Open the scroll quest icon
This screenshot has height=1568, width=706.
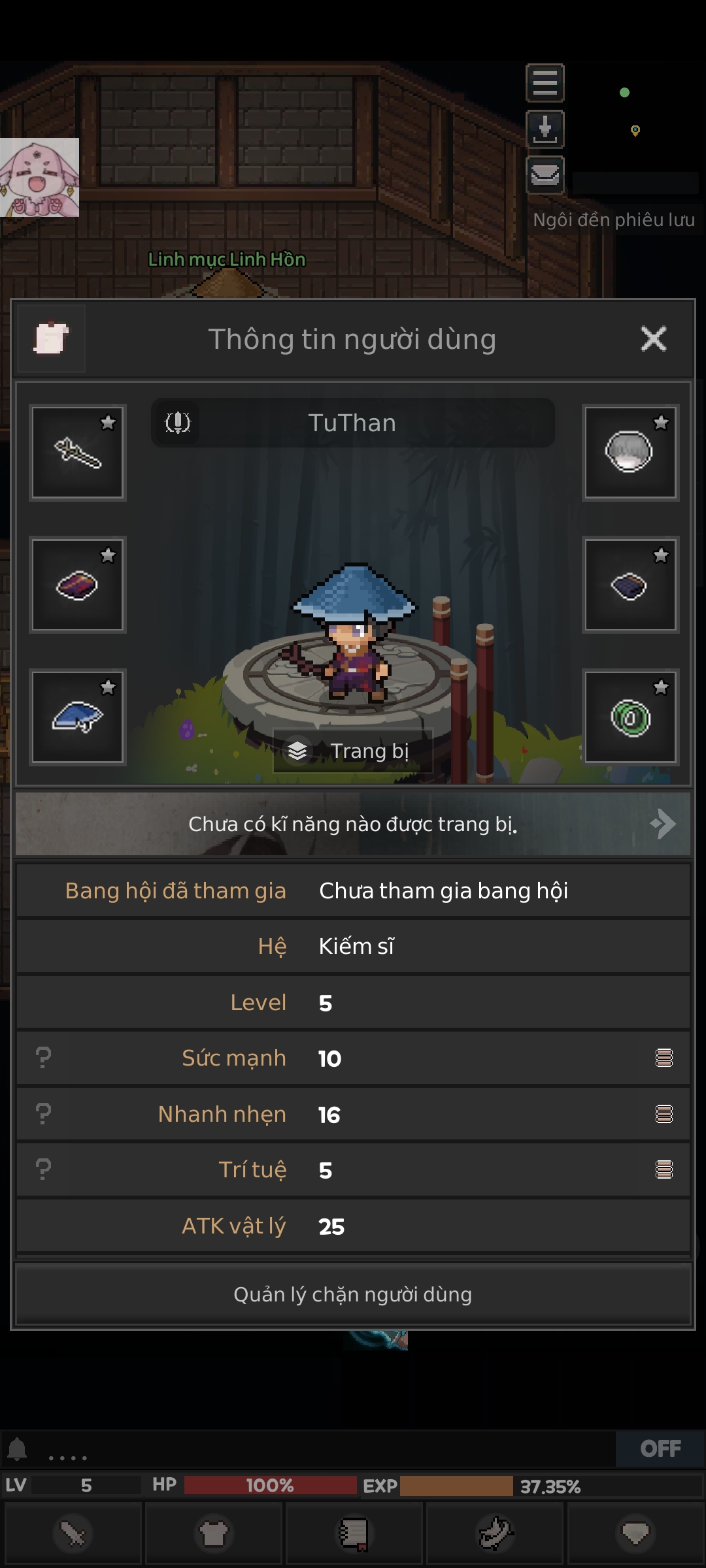pos(354,1533)
